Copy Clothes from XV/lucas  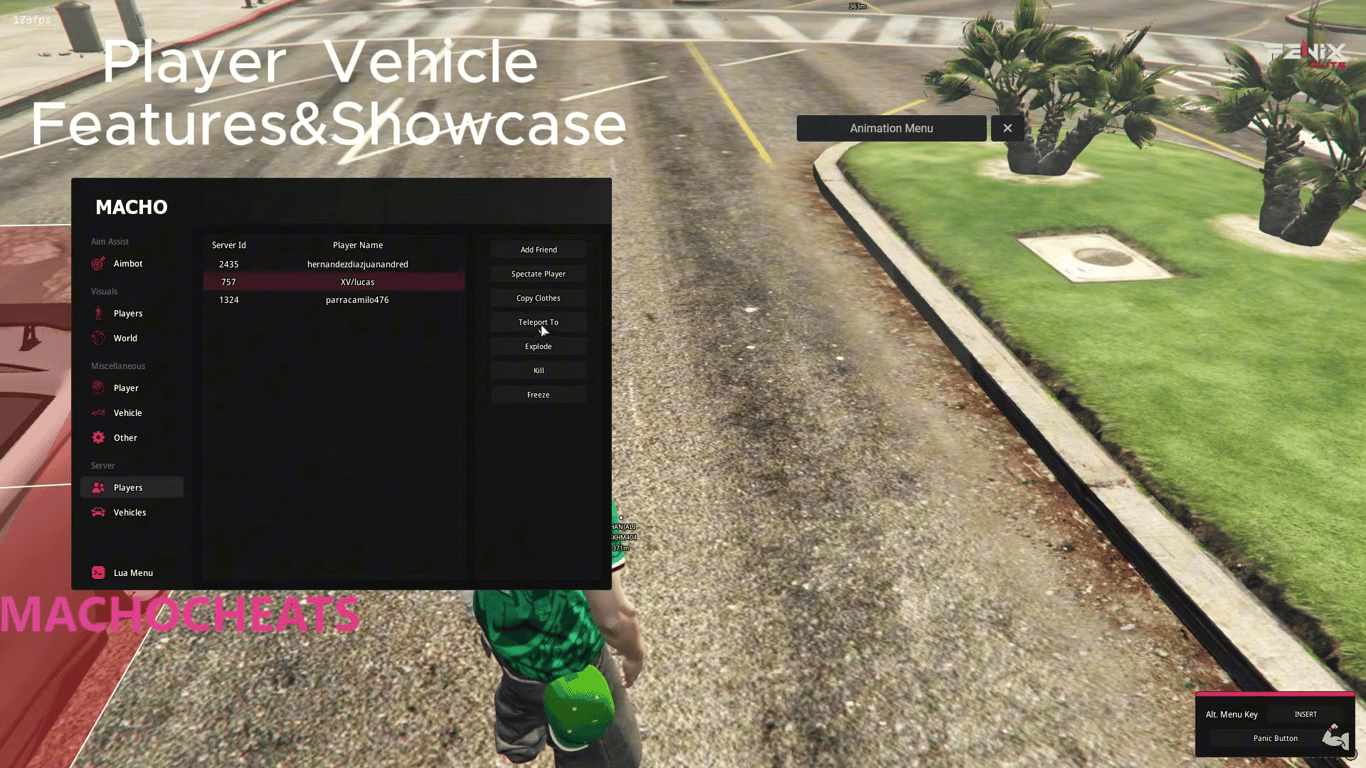click(x=538, y=297)
